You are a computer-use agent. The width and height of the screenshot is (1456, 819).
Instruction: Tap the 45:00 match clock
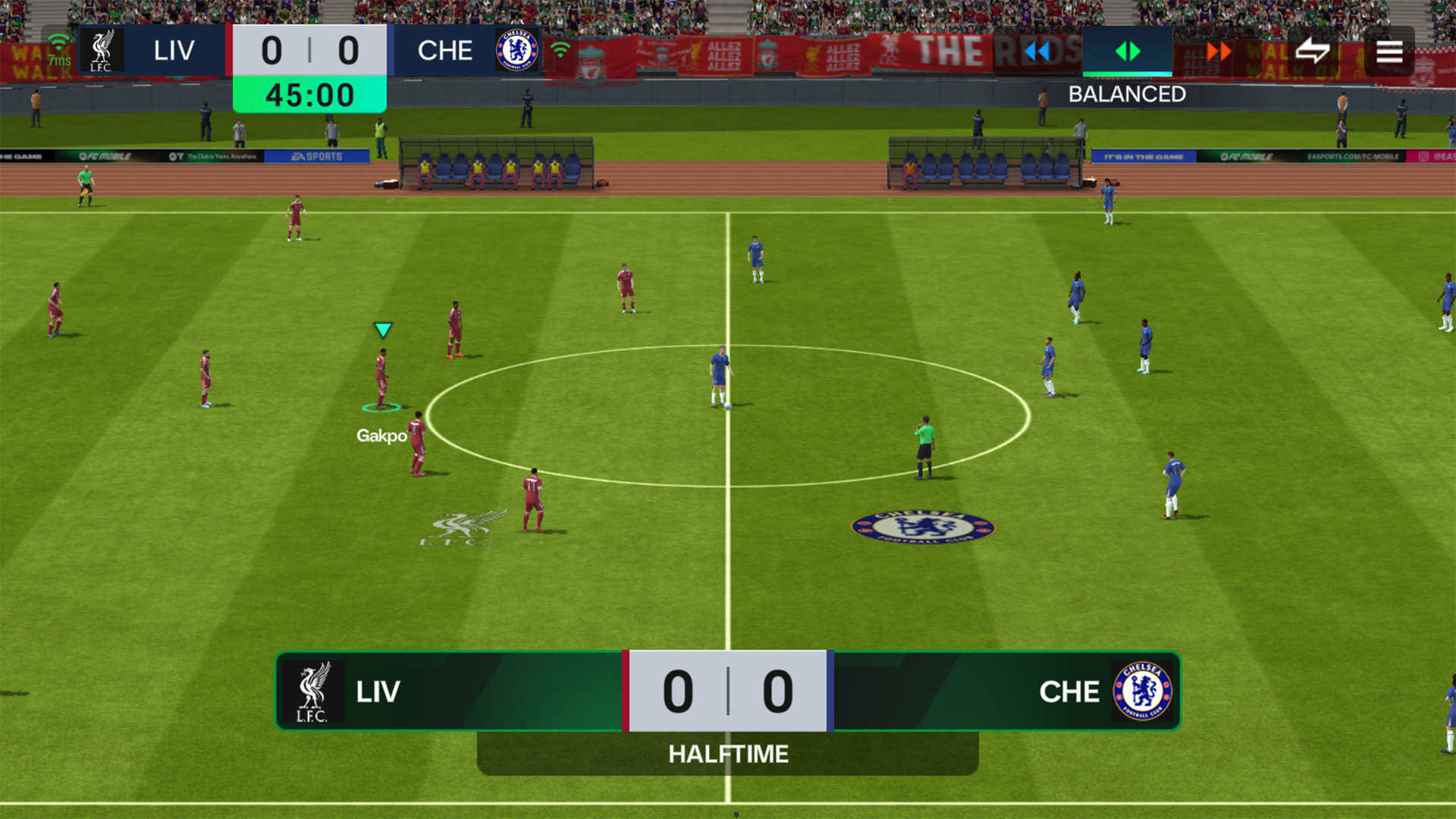308,94
